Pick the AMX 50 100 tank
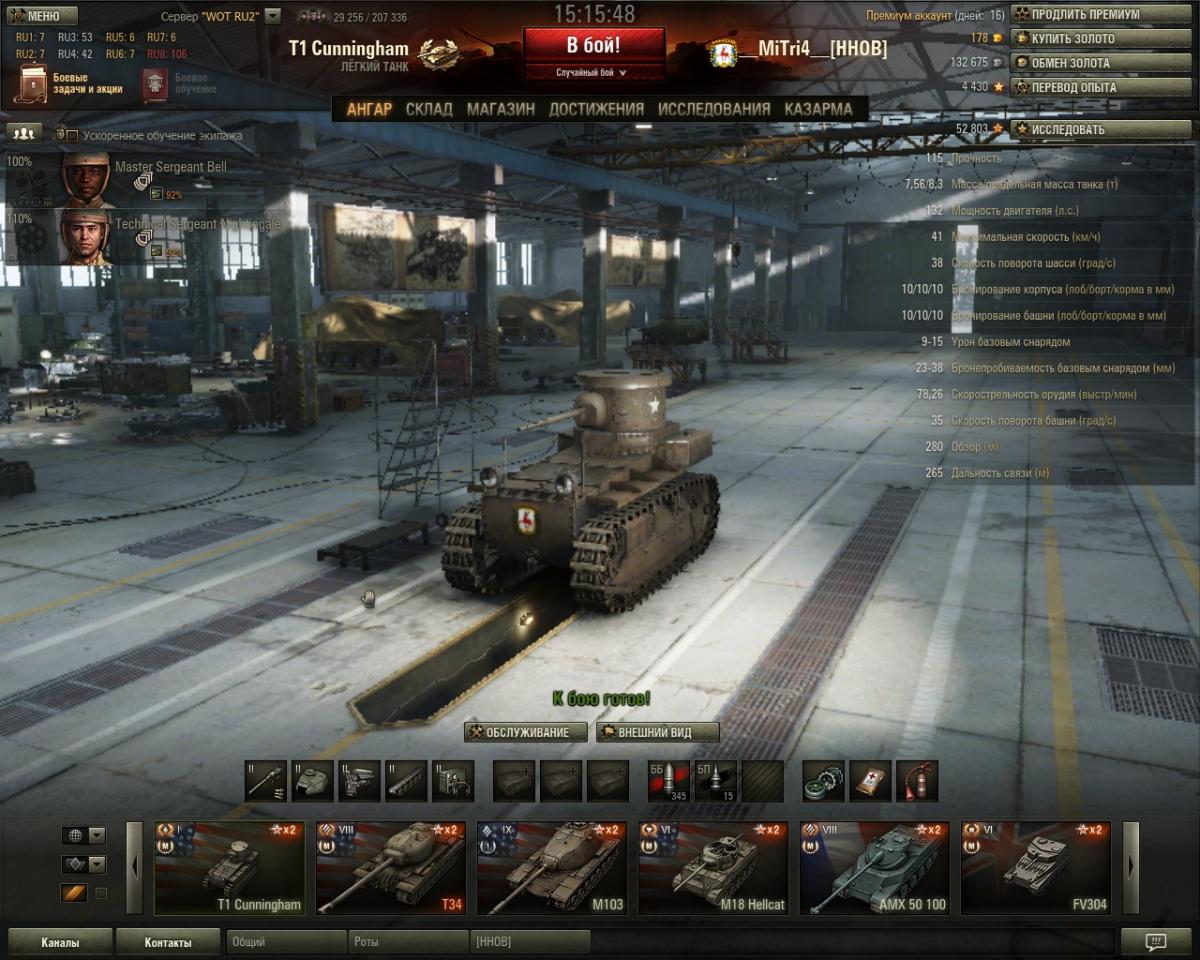1200x960 pixels. (x=874, y=868)
